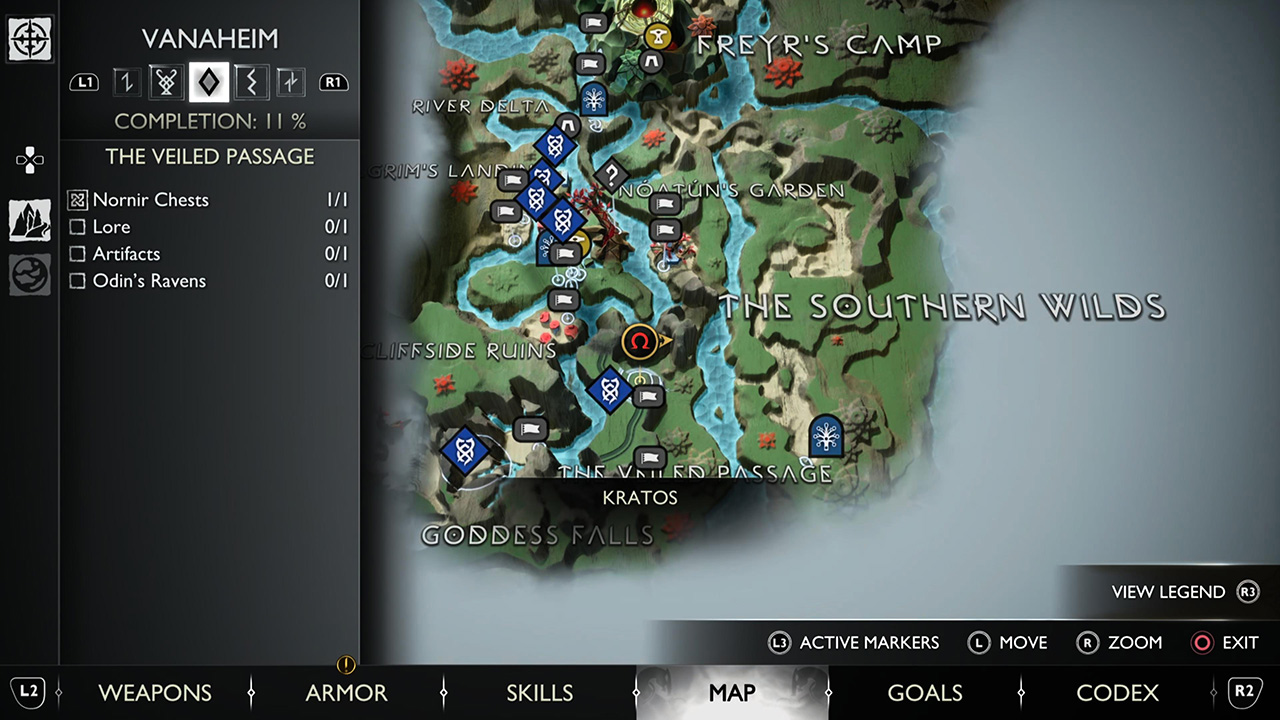Select the Mystic Gateway marker in The Southern Wilds

coord(825,438)
